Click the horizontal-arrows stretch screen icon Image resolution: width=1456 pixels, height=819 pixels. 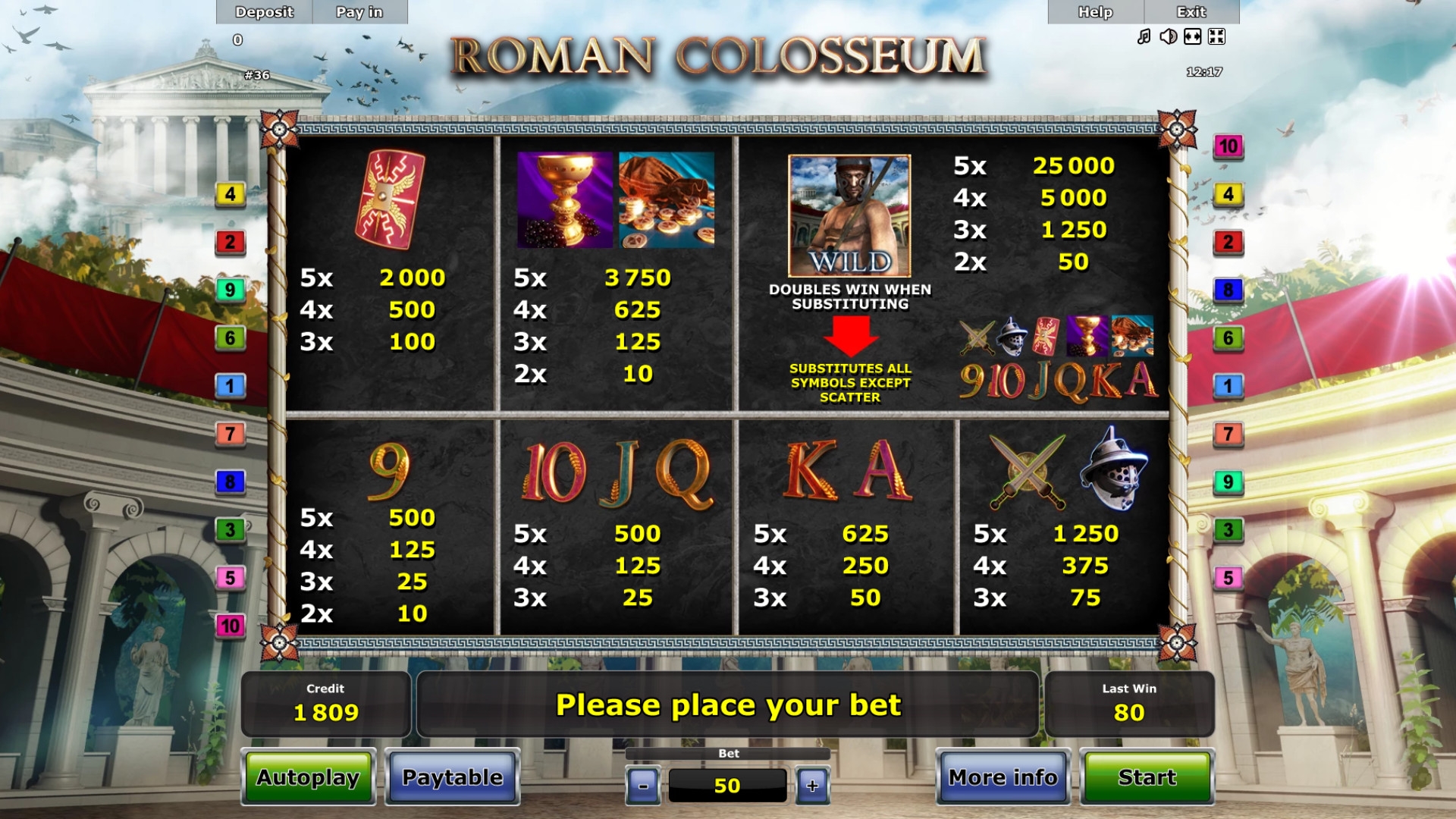pos(1192,36)
